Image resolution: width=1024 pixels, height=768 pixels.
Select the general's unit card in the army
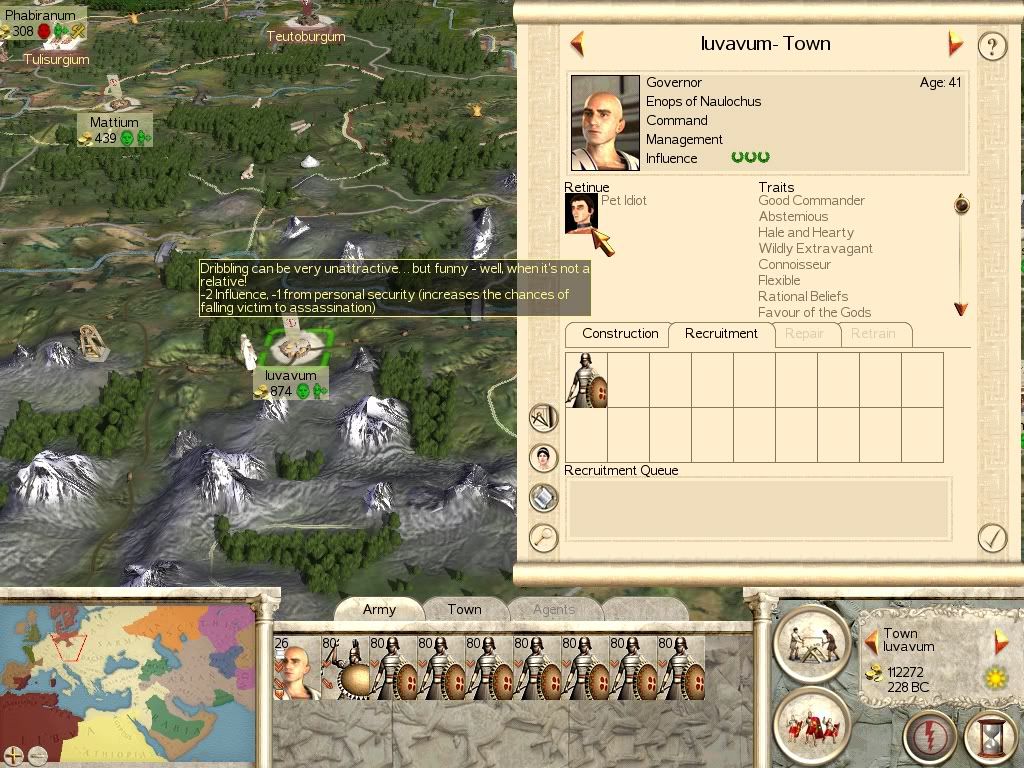click(296, 667)
